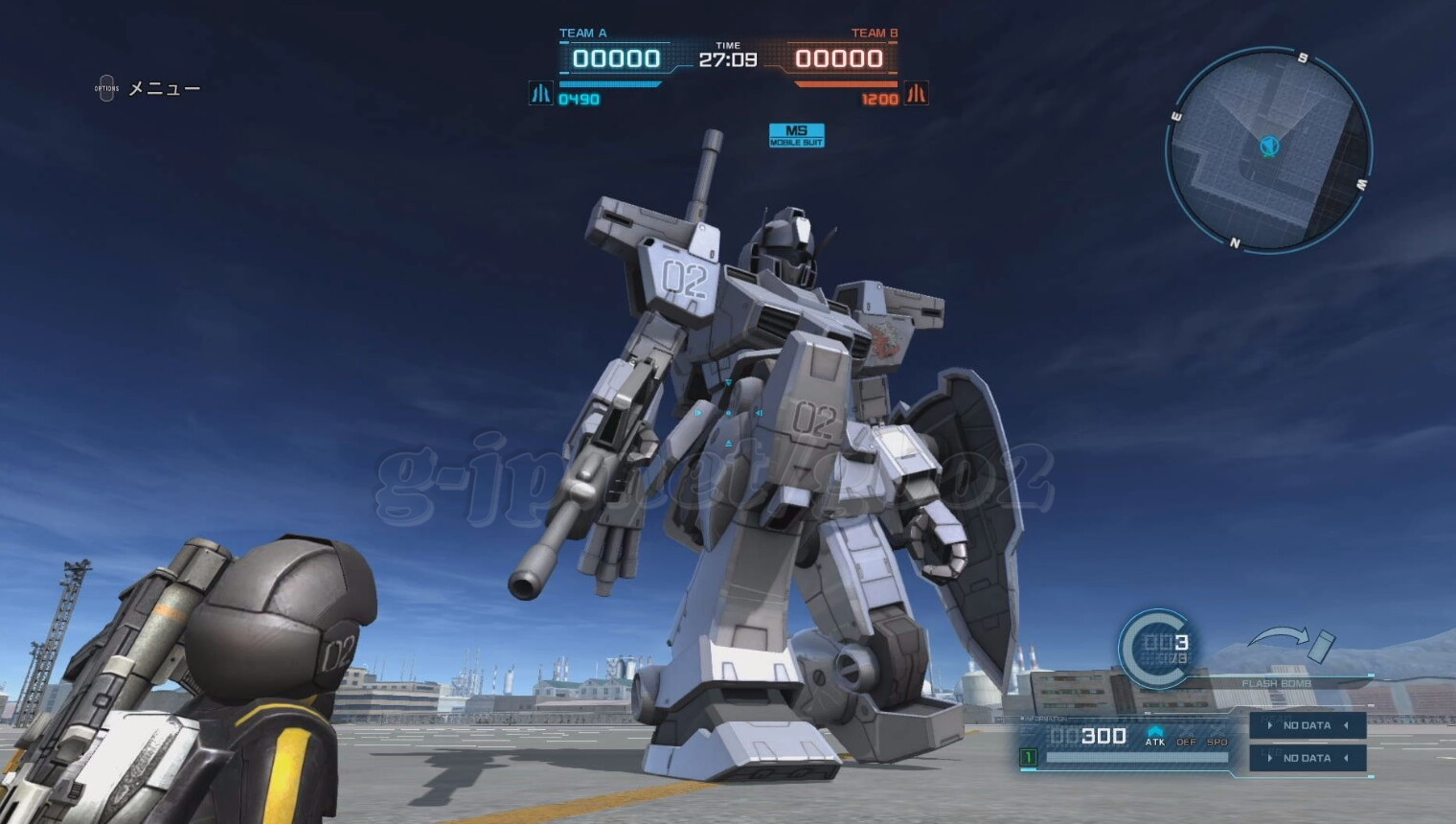Image resolution: width=1456 pixels, height=824 pixels.
Task: Click the circular radar minimap
Action: [1268, 150]
